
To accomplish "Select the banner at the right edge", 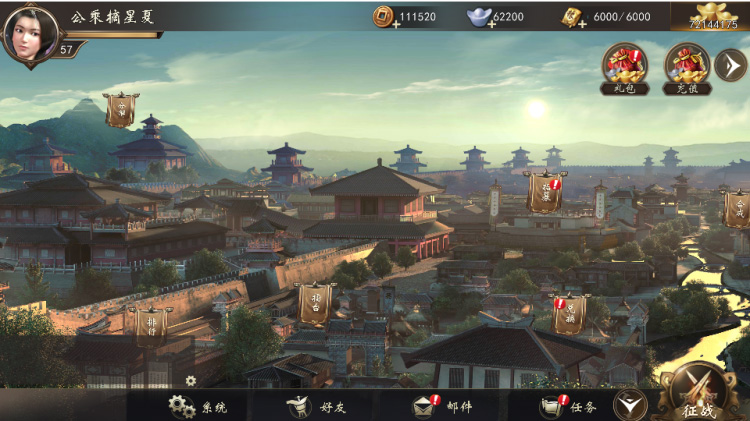I will pos(737,208).
